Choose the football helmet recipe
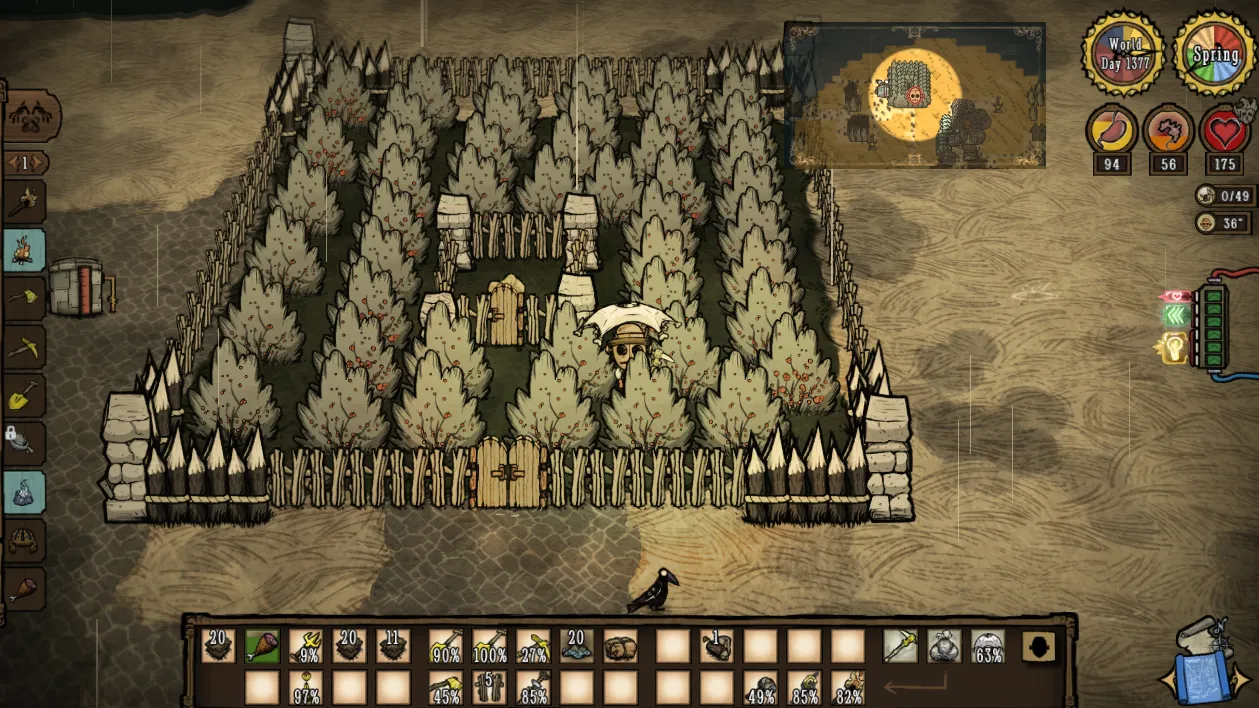1259x708 pixels. [x=24, y=540]
